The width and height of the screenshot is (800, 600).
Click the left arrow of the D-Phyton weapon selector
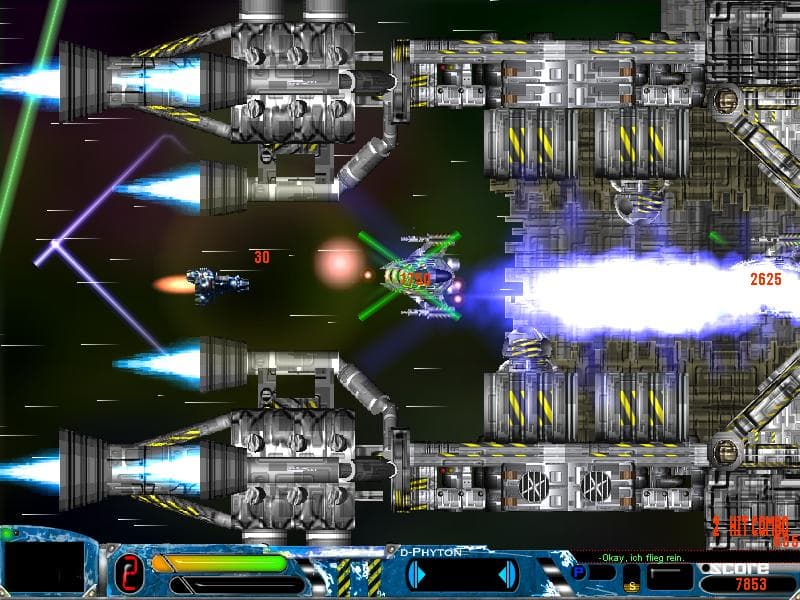tap(419, 575)
